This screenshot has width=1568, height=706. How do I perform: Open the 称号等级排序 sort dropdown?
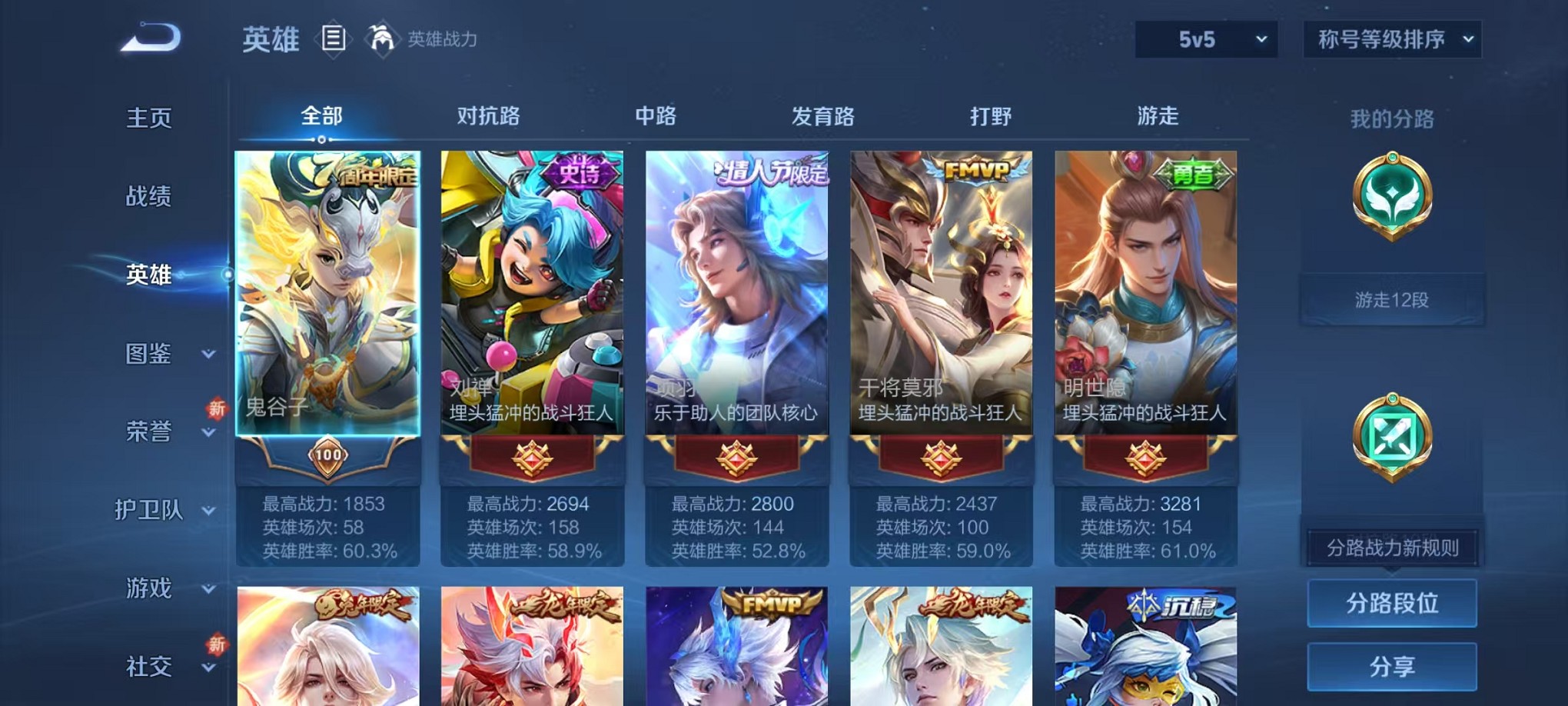[1391, 38]
